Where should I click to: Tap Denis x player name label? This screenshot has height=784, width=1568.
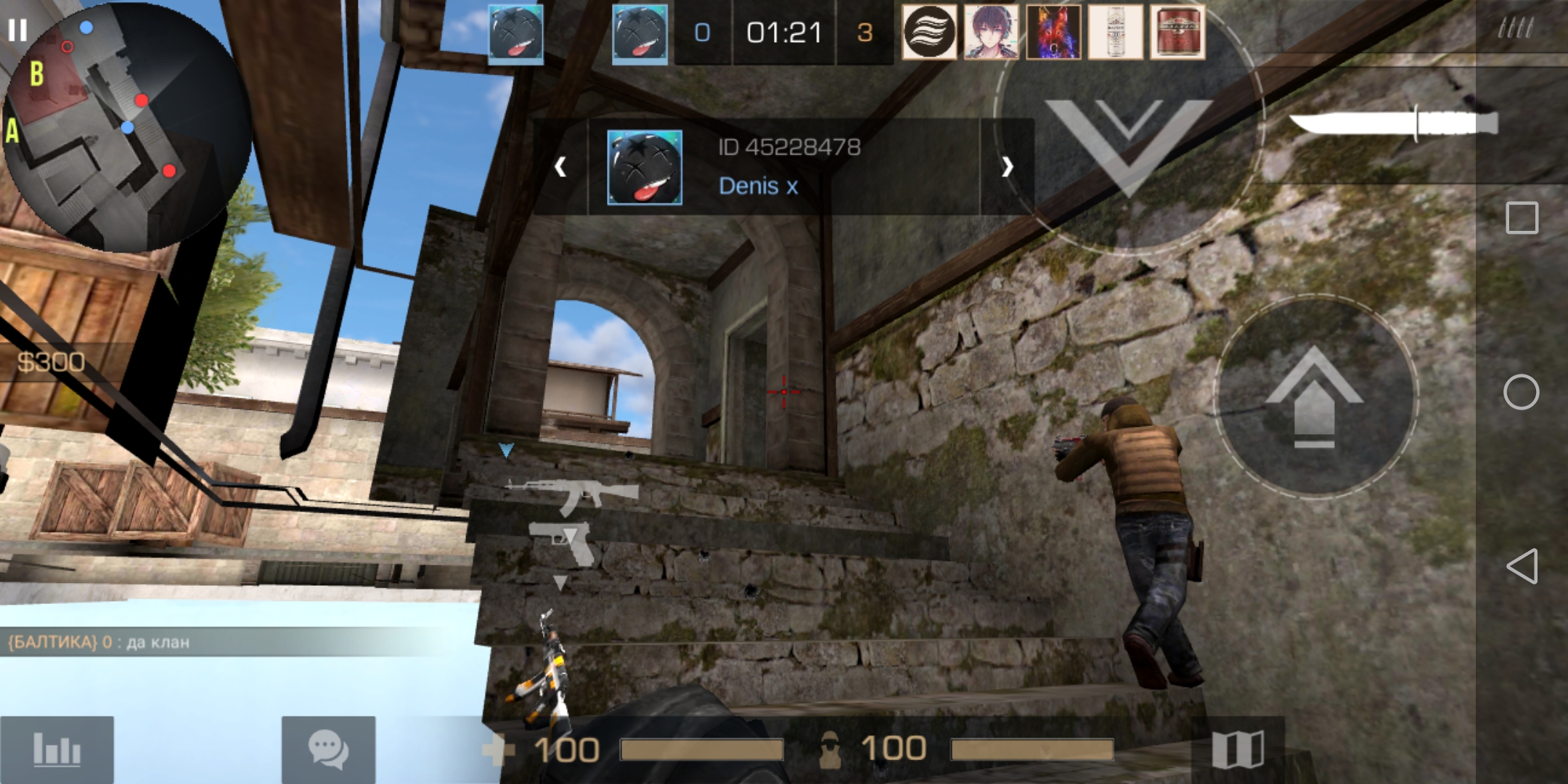point(758,187)
